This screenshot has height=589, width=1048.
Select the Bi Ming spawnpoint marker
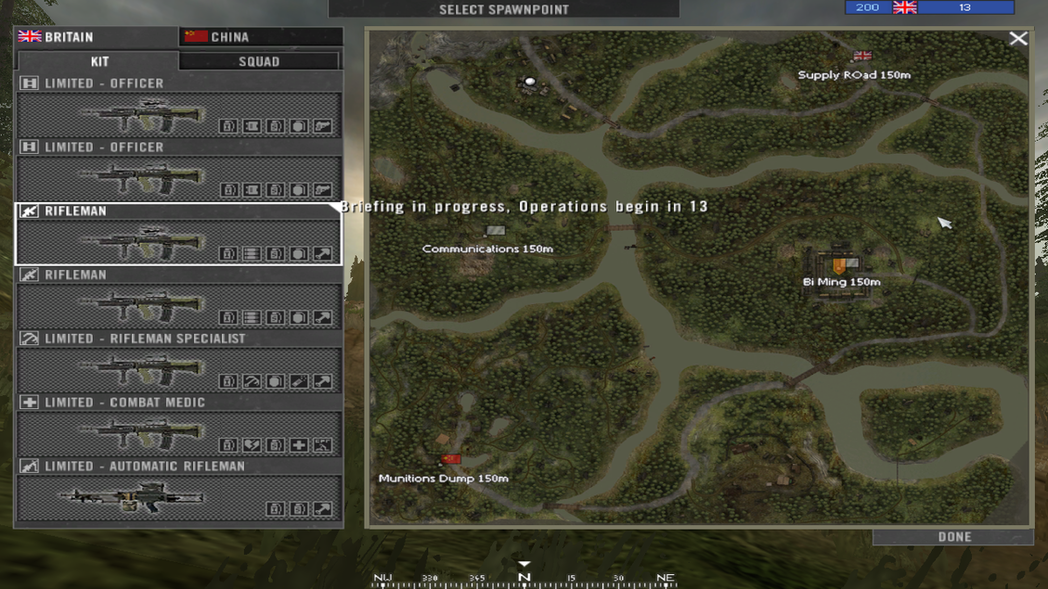pos(840,265)
